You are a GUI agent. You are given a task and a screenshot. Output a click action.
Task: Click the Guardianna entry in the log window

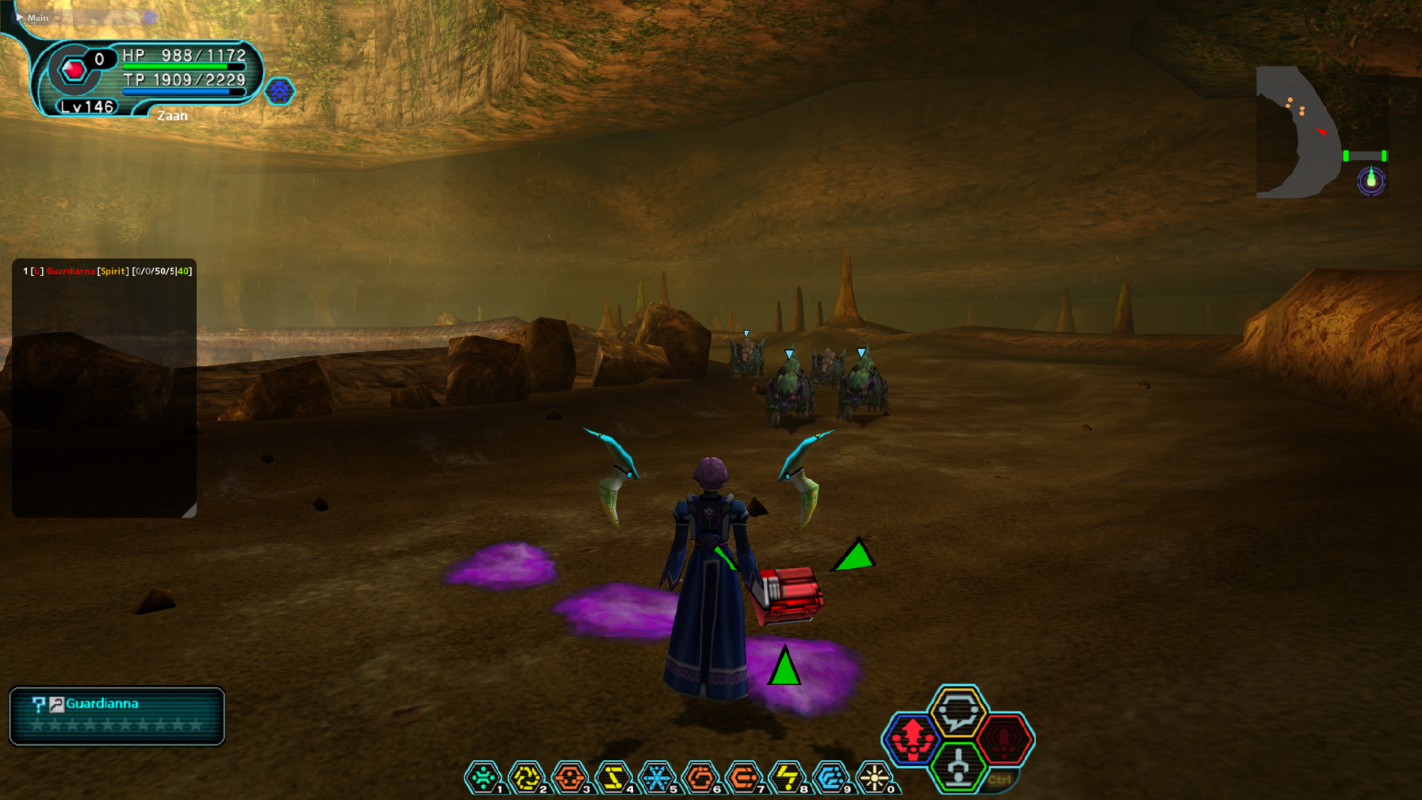point(70,271)
